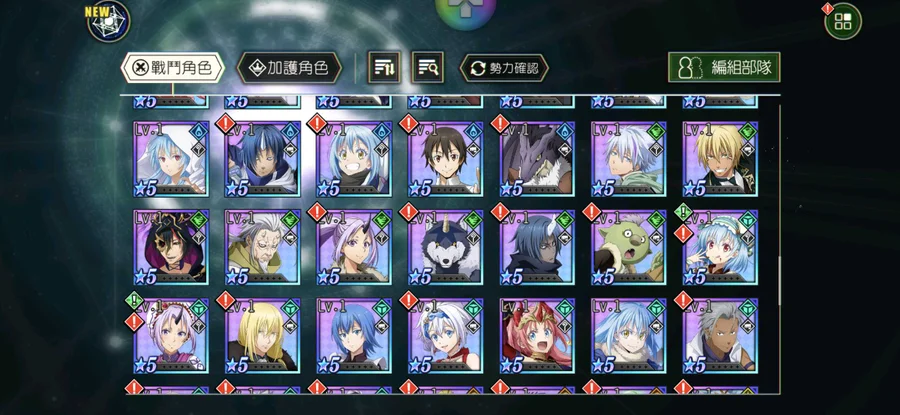Choose the black wolf character card
Screen dimensions: 900x415
pyautogui.click(x=445, y=247)
